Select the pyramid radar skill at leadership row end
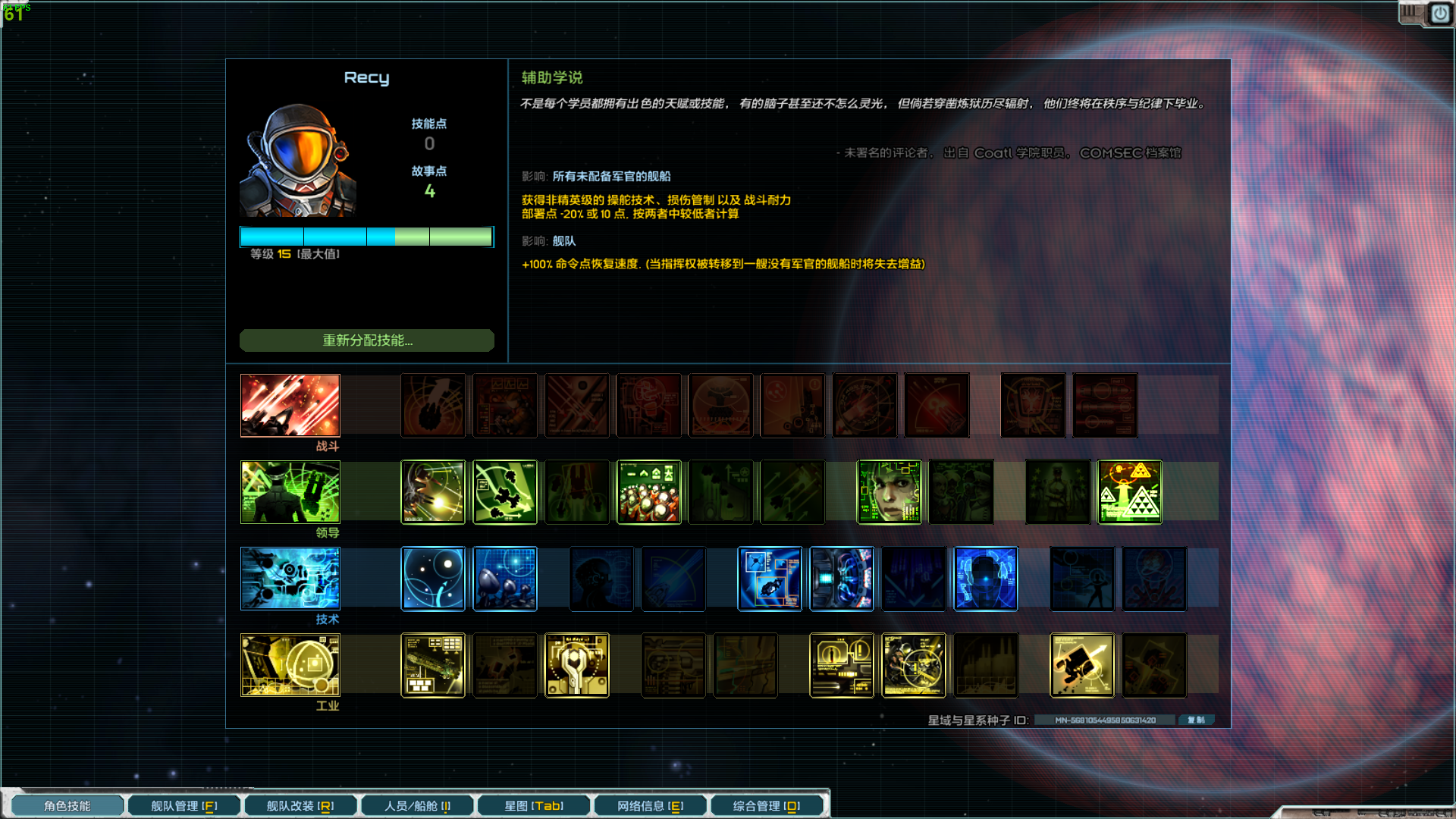Screen dimensions: 1456x819 1129,492
